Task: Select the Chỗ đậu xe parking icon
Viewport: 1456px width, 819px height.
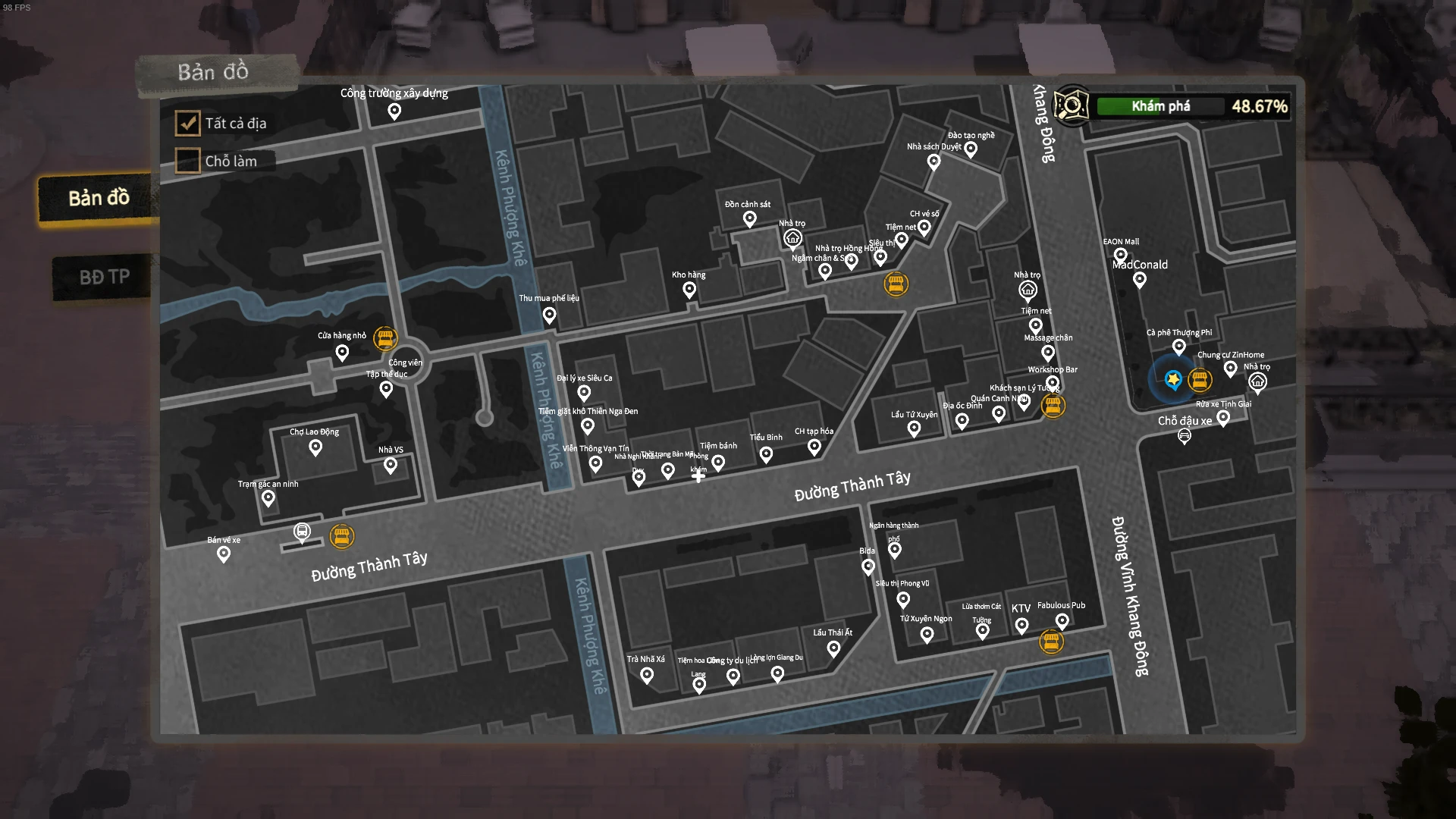Action: pos(1184,436)
